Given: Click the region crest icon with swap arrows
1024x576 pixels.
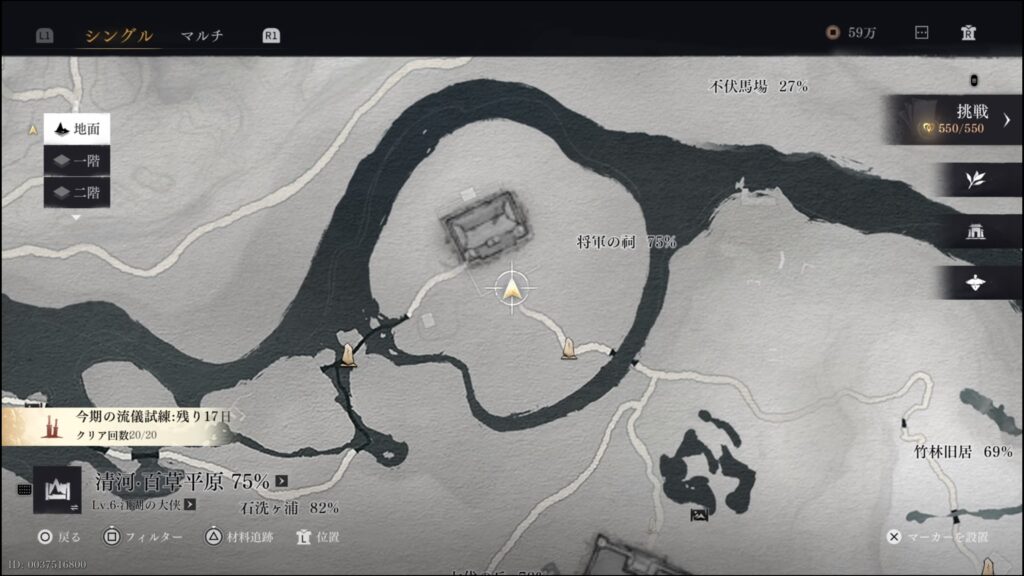Looking at the screenshot, I should (57, 490).
